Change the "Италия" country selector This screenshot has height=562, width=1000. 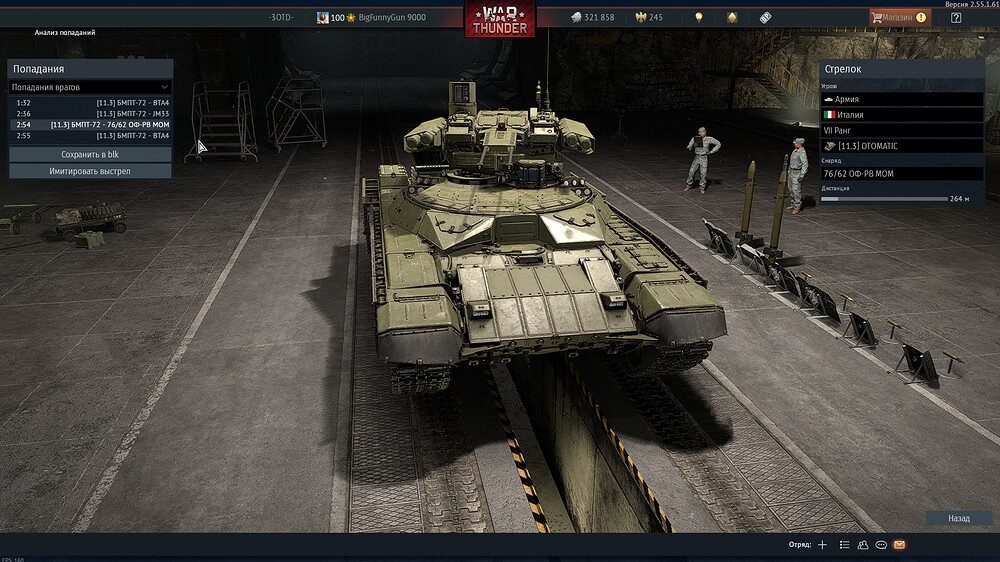(902, 115)
